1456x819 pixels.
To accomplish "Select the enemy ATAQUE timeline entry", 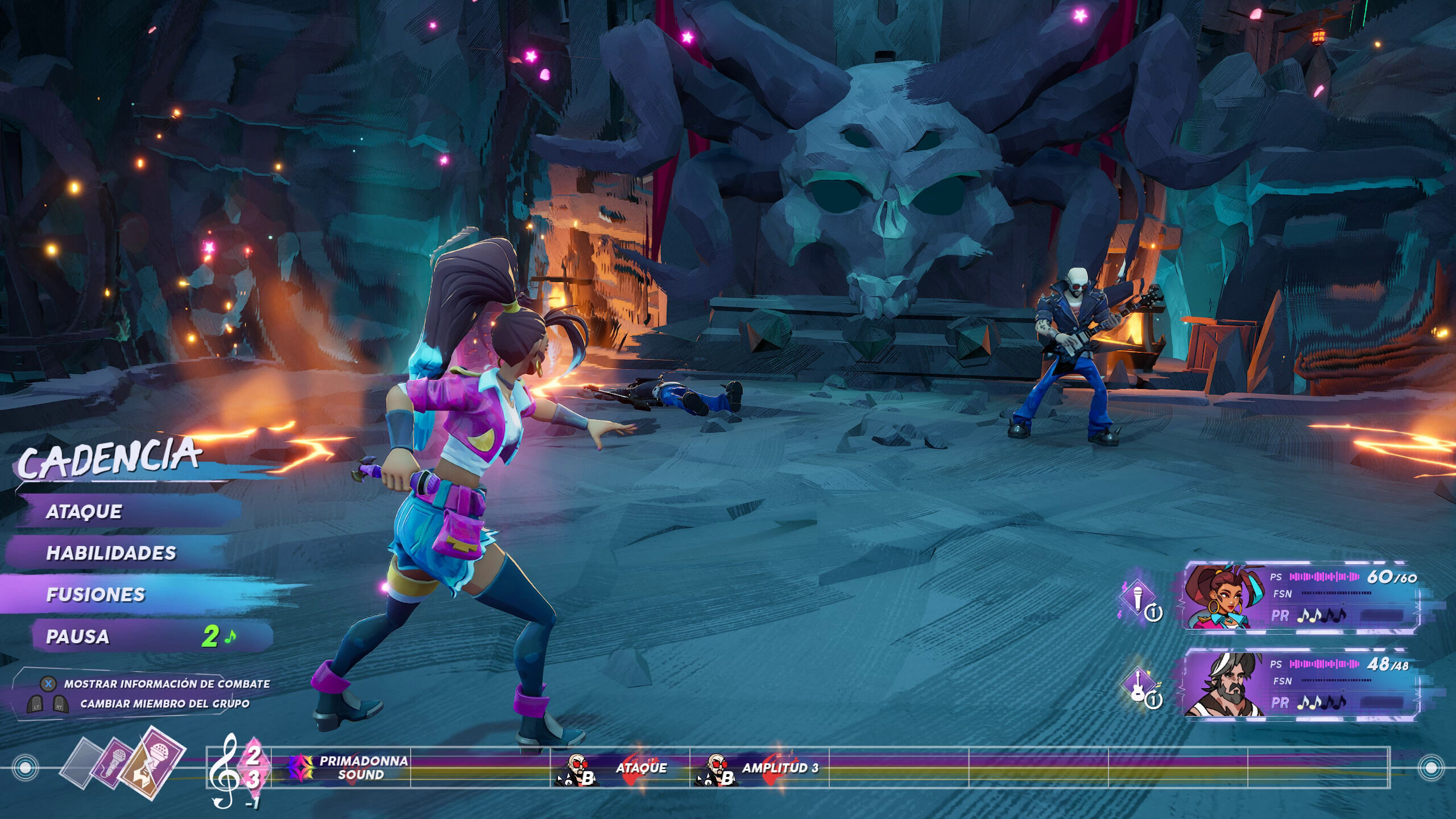I will 620,768.
